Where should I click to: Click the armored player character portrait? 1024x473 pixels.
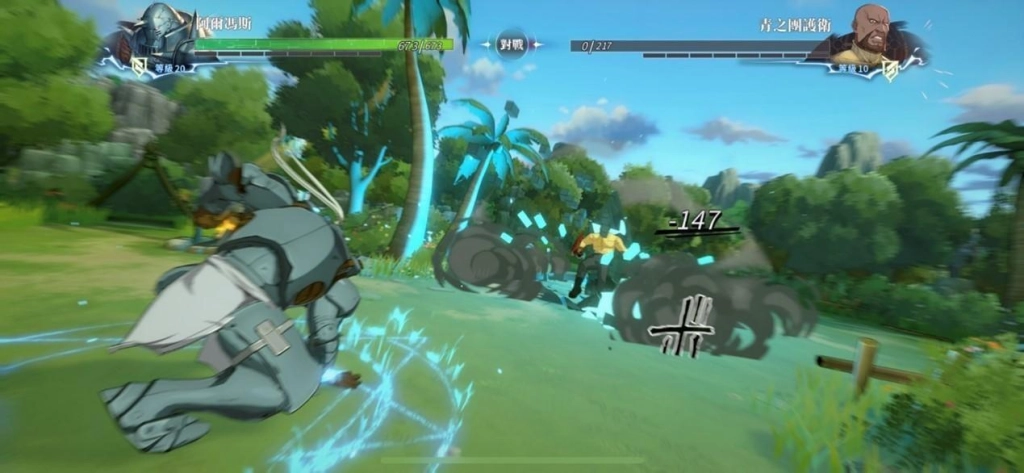tap(162, 34)
